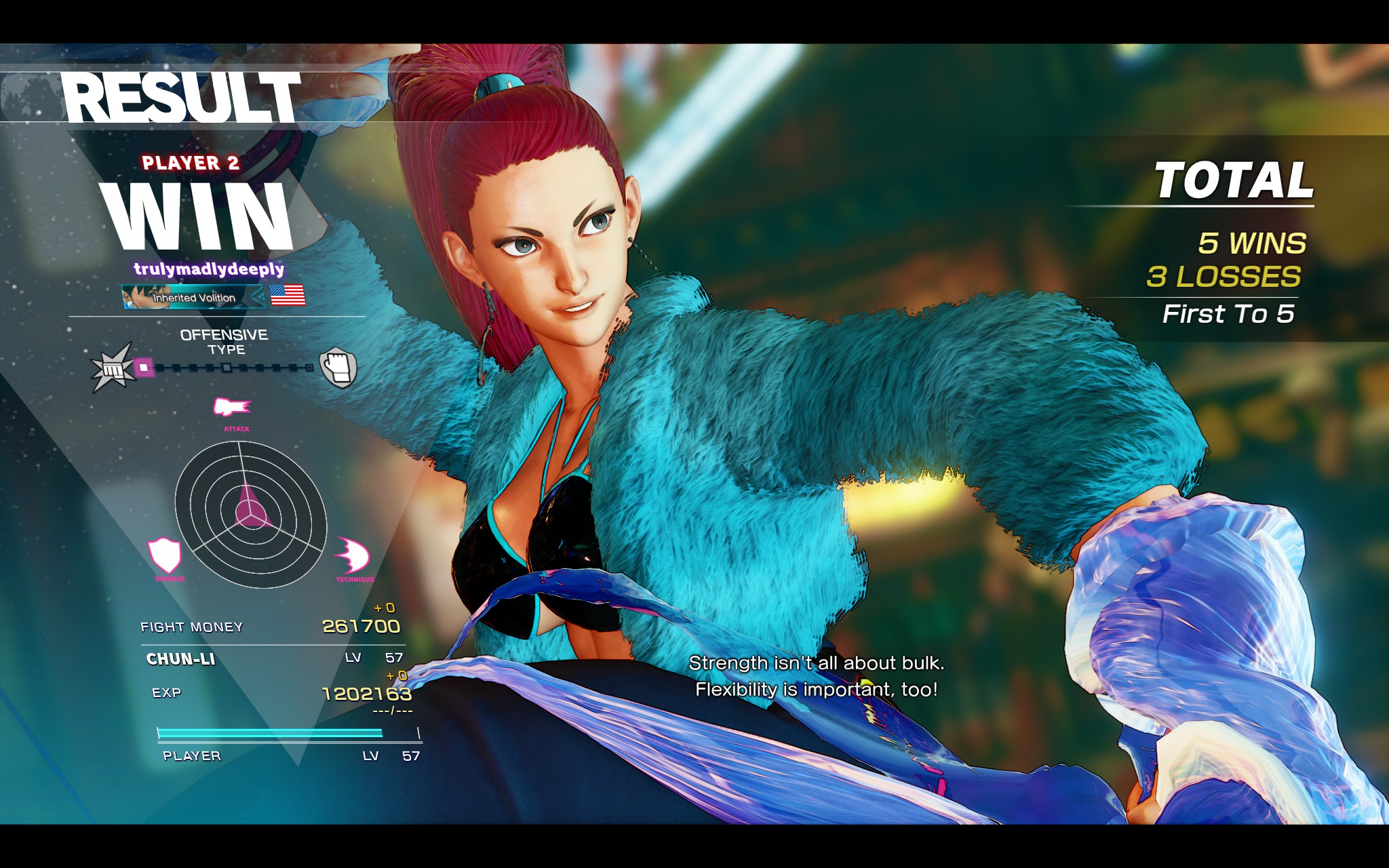Select the Defense shield icon

[x=165, y=555]
